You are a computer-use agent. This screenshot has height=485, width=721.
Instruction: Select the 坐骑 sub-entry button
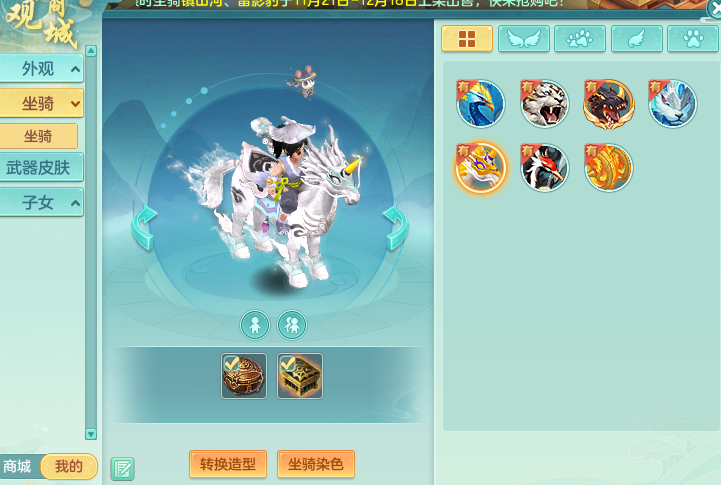coord(39,136)
